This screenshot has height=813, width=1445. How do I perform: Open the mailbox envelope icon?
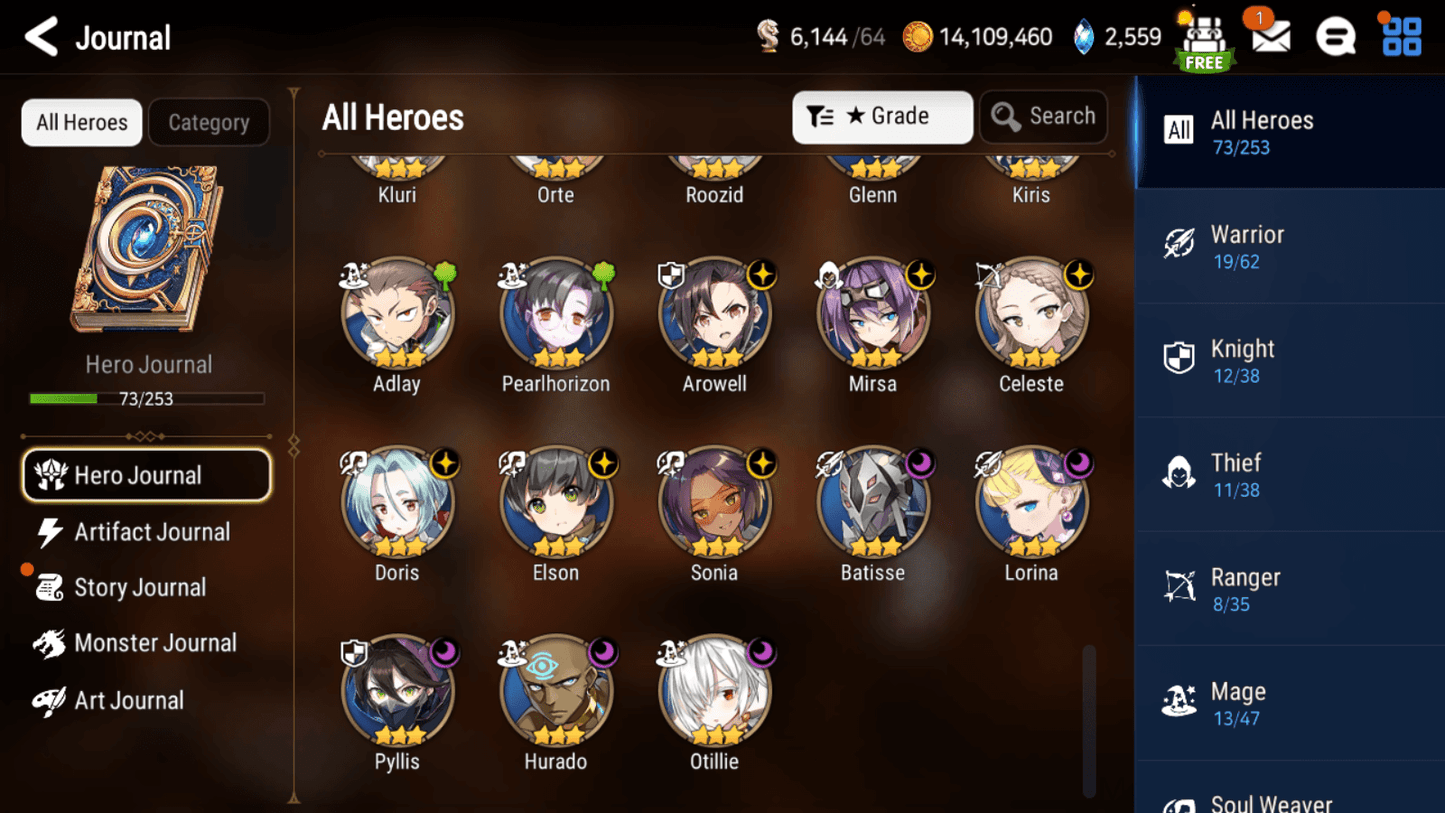(1271, 38)
